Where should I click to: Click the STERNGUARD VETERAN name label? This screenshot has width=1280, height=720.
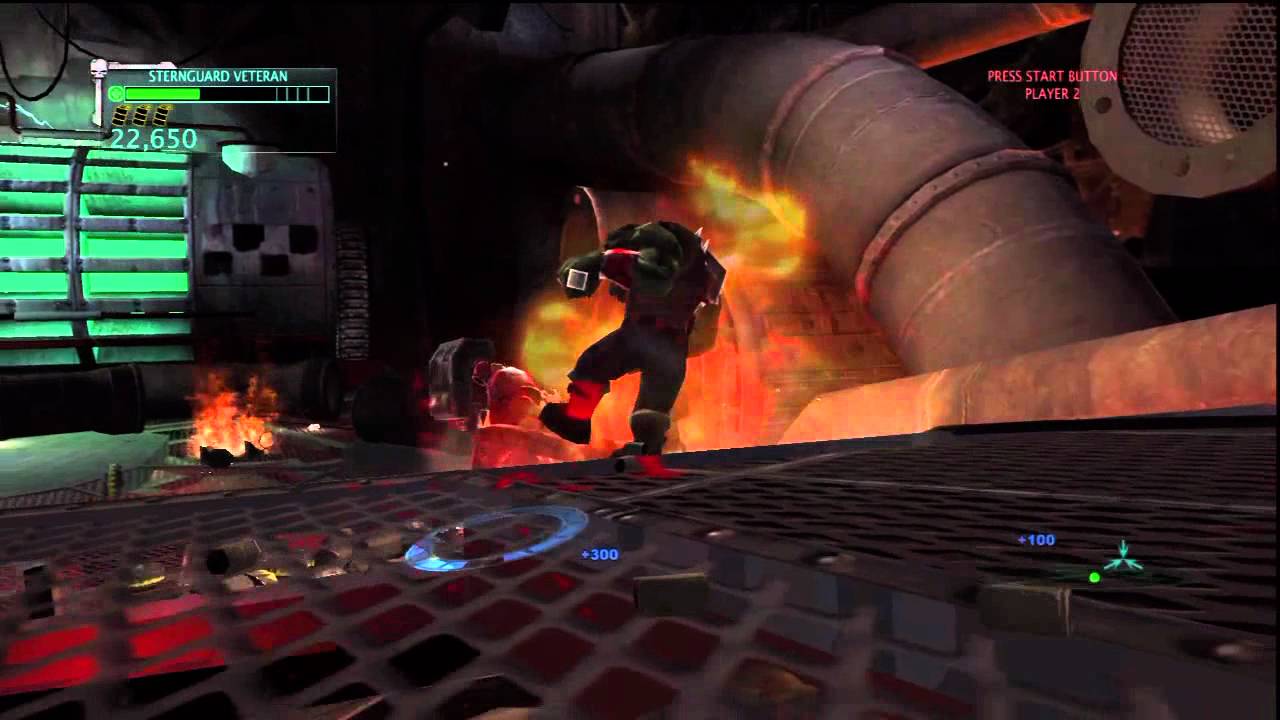[218, 74]
